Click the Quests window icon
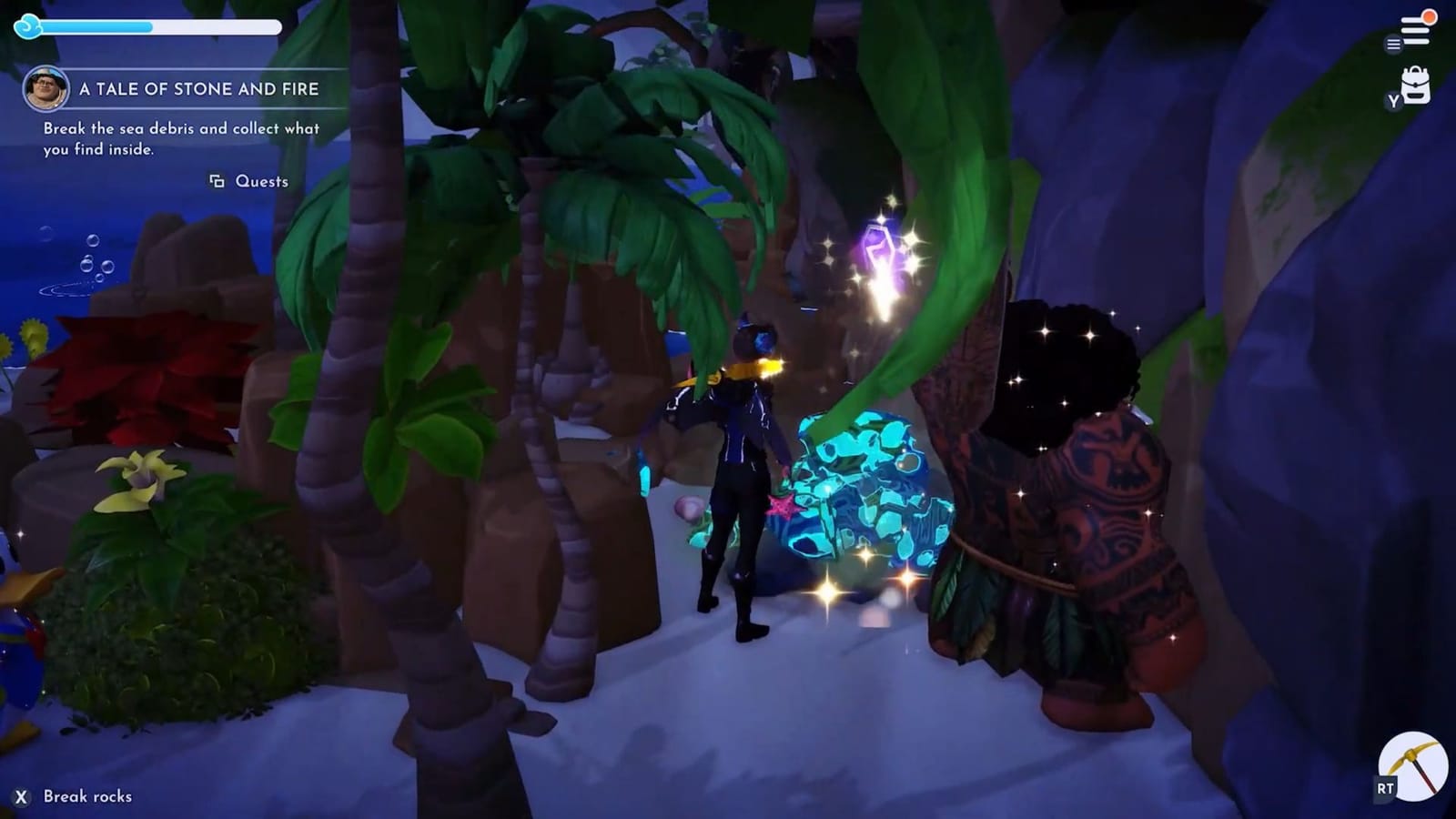 tap(217, 182)
